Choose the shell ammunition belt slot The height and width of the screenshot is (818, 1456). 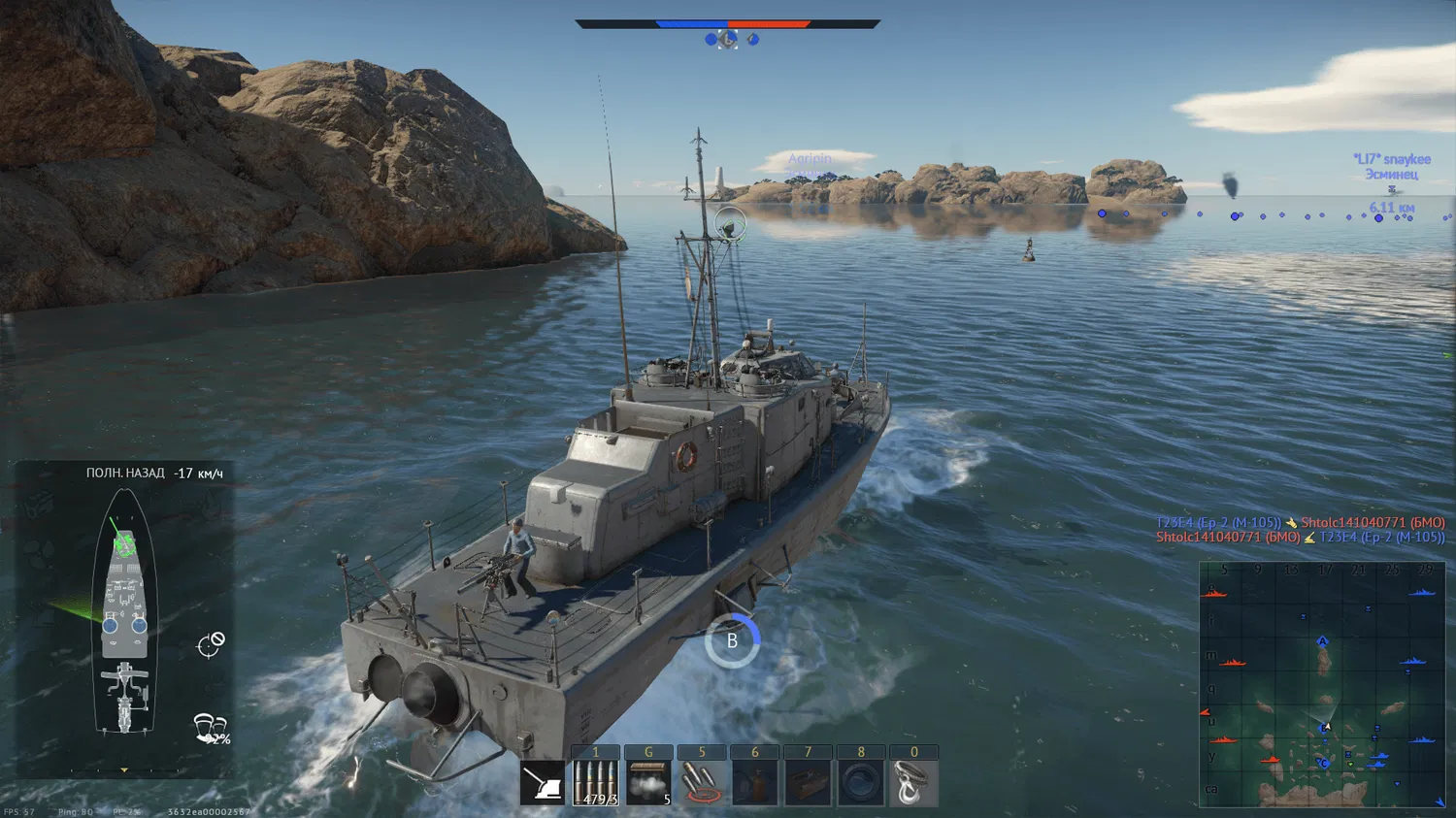coord(595,783)
